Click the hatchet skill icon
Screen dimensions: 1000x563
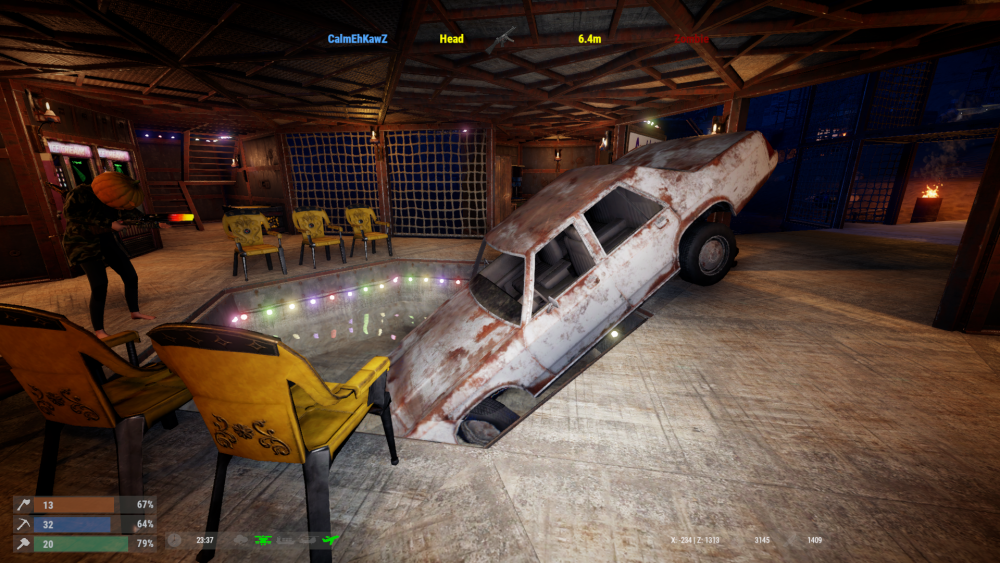pos(23,505)
